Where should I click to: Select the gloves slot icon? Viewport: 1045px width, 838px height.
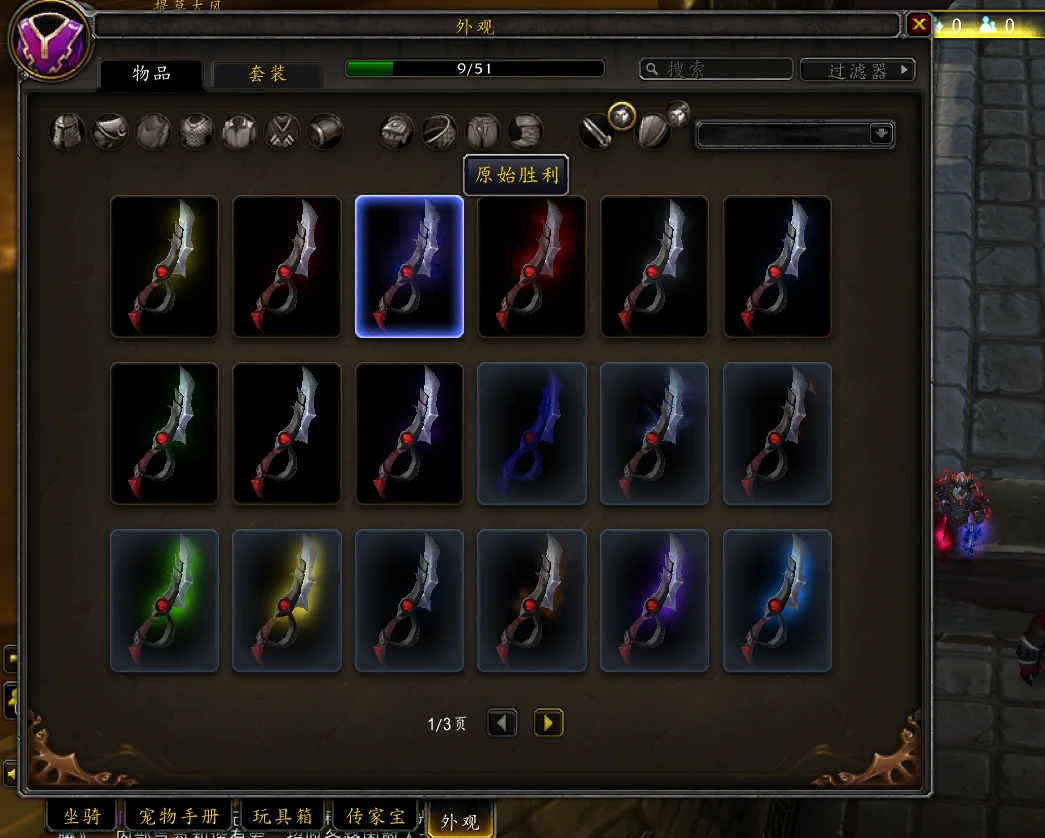397,131
